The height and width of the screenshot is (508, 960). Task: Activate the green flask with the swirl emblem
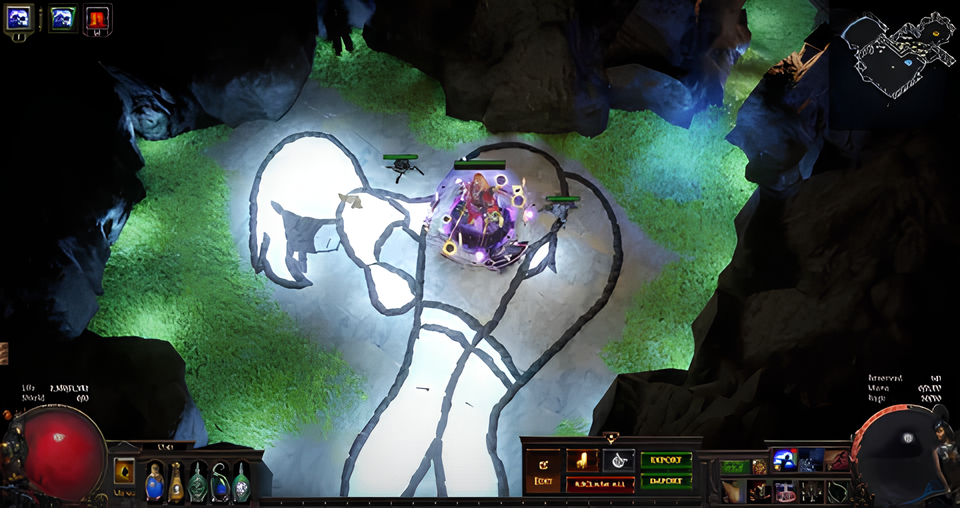(x=198, y=481)
